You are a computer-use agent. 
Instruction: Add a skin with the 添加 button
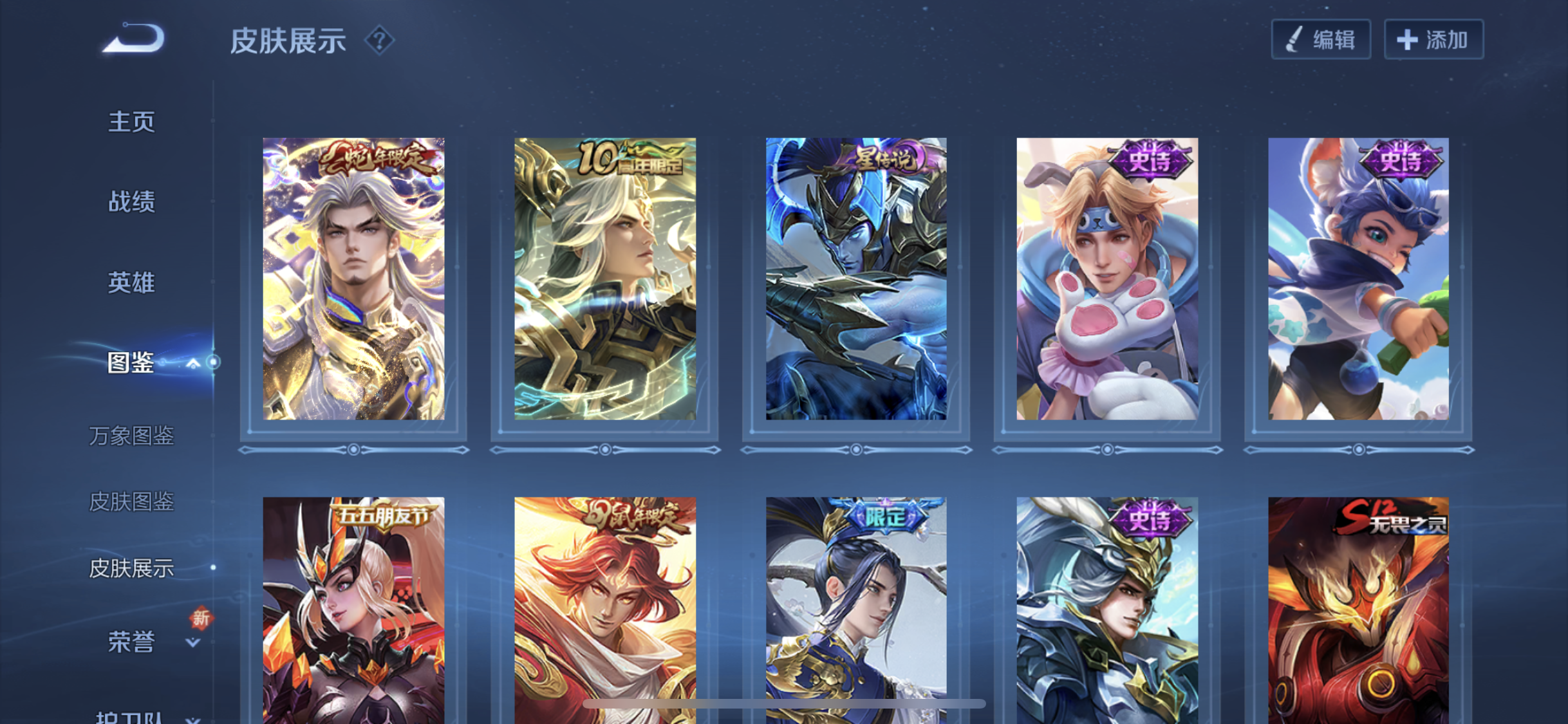pyautogui.click(x=1433, y=40)
